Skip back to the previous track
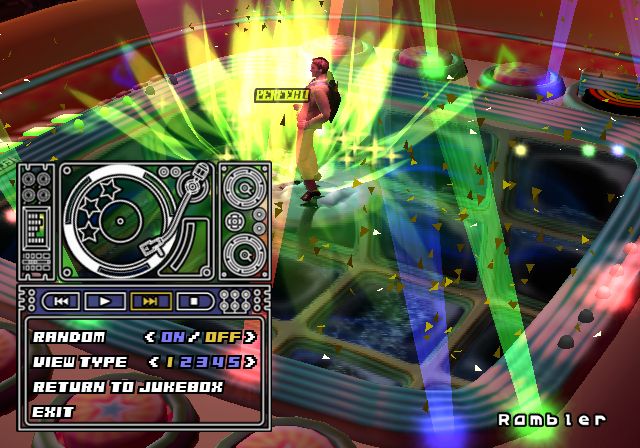The image size is (640, 448). (61, 300)
